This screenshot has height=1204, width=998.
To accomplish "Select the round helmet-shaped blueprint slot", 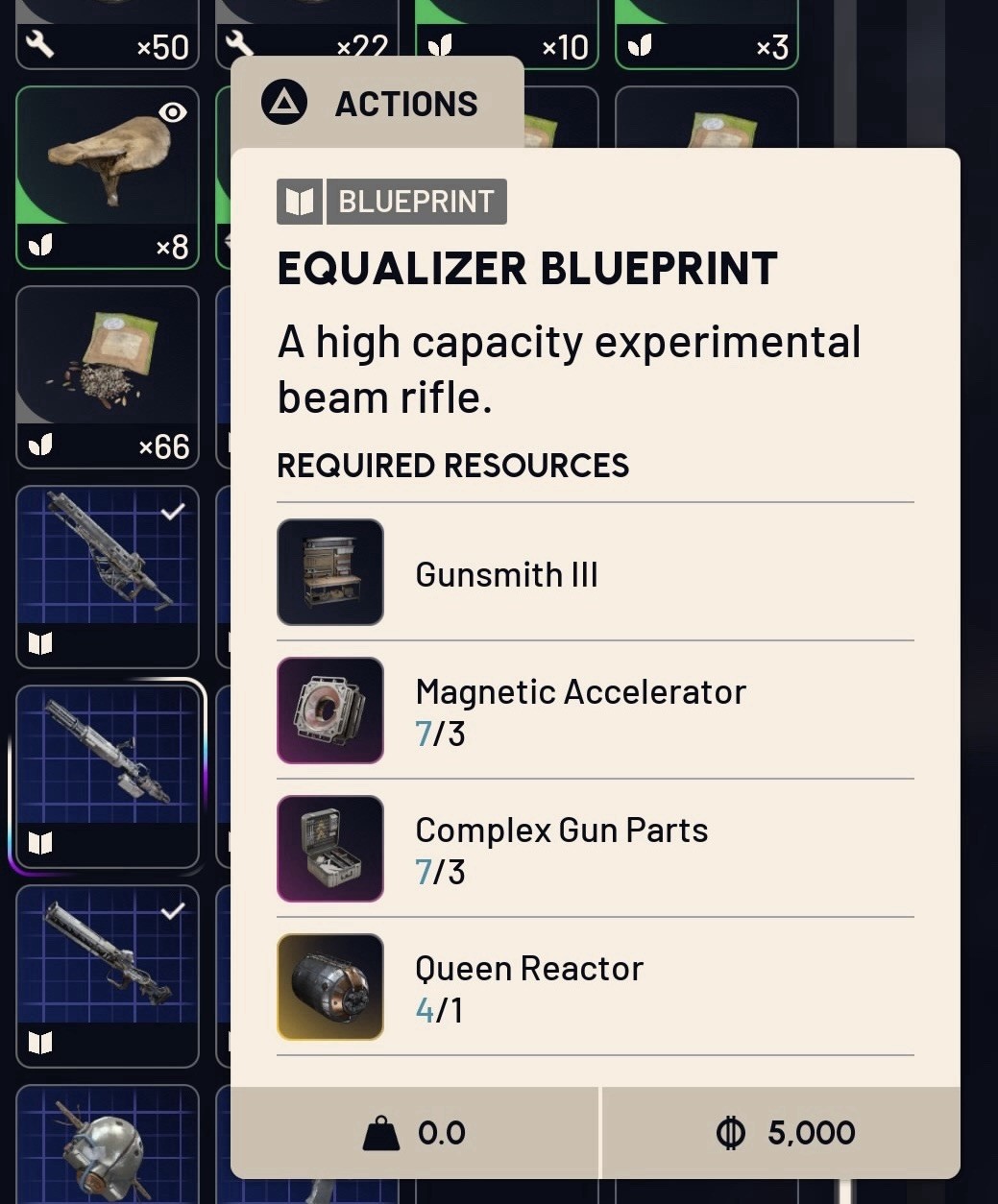I will pos(108,1147).
